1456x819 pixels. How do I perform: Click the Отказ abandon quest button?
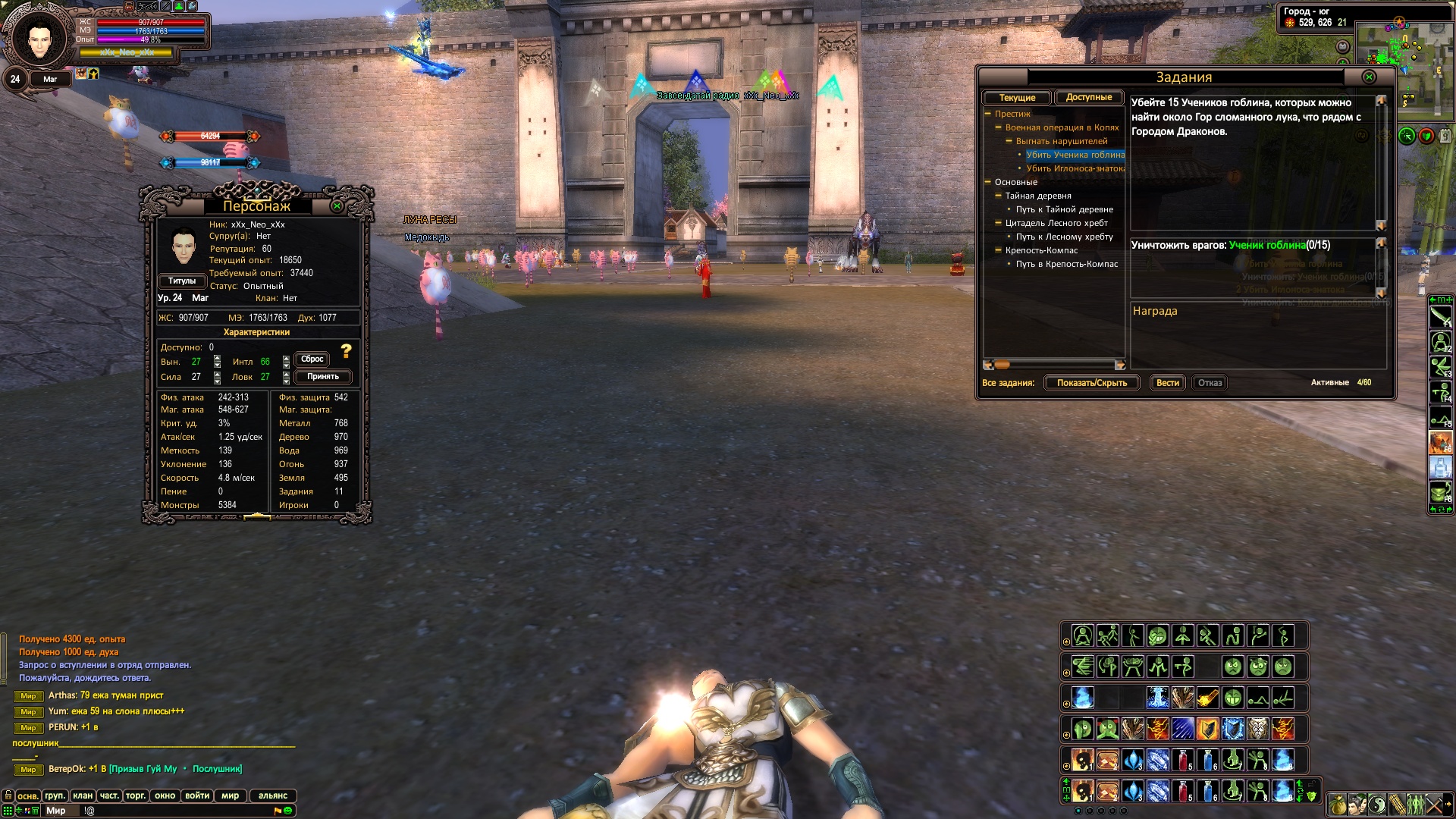coord(1210,383)
